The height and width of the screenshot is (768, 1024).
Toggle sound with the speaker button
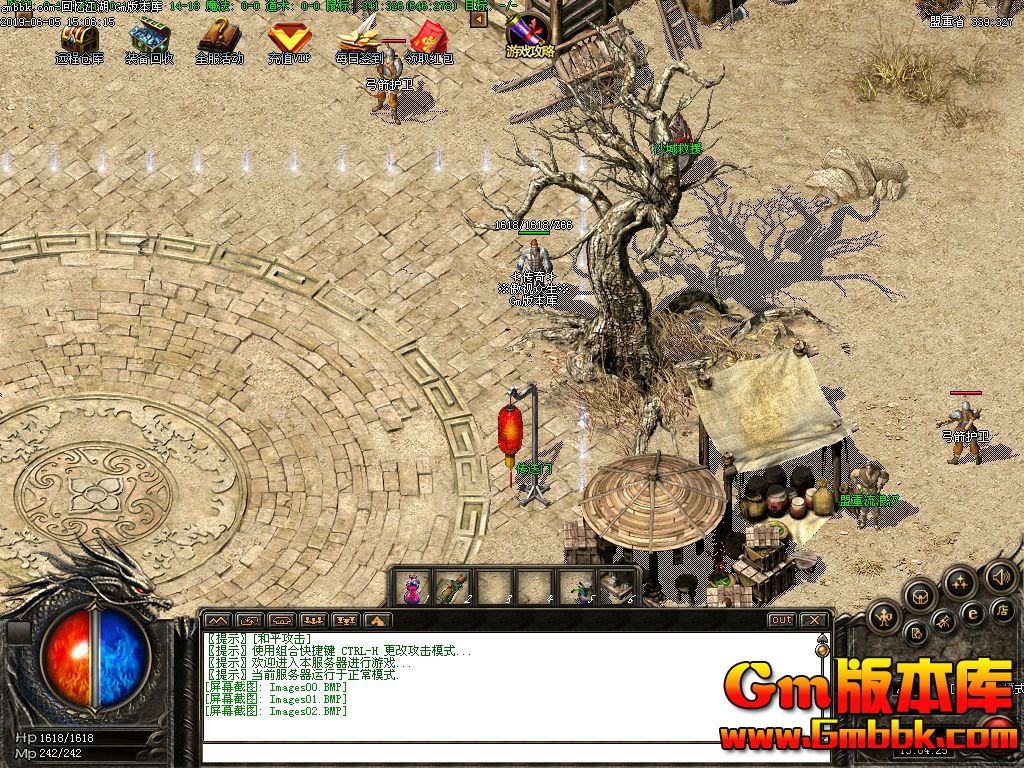tap(999, 577)
